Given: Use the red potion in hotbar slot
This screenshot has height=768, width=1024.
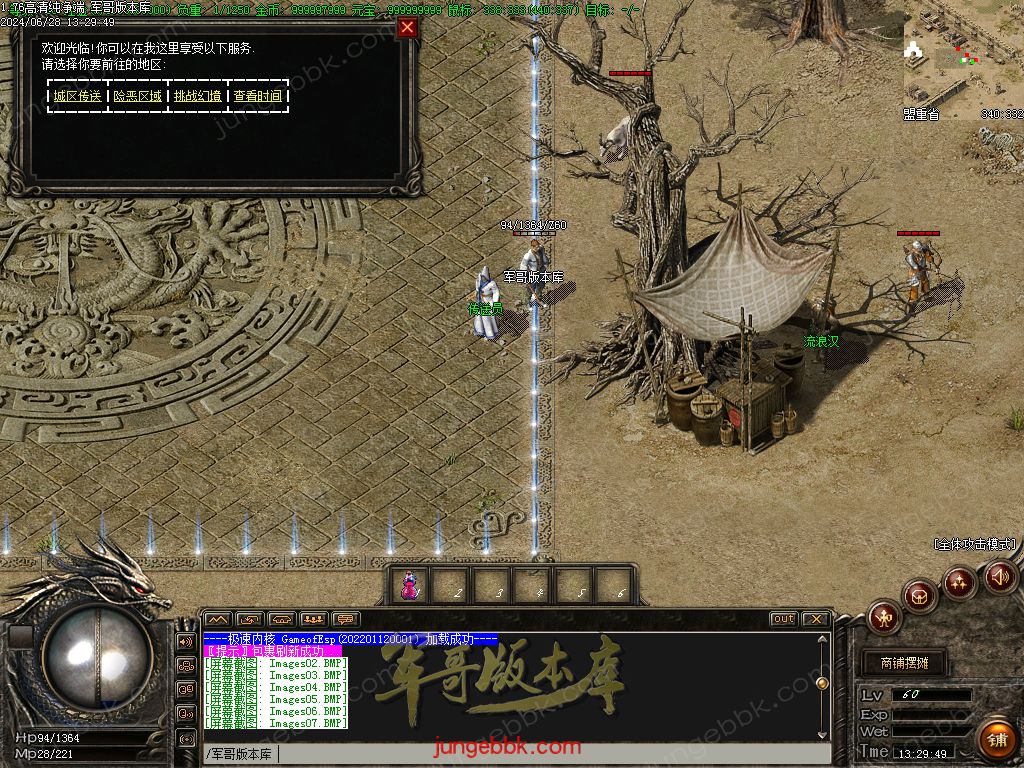Looking at the screenshot, I should [x=409, y=587].
